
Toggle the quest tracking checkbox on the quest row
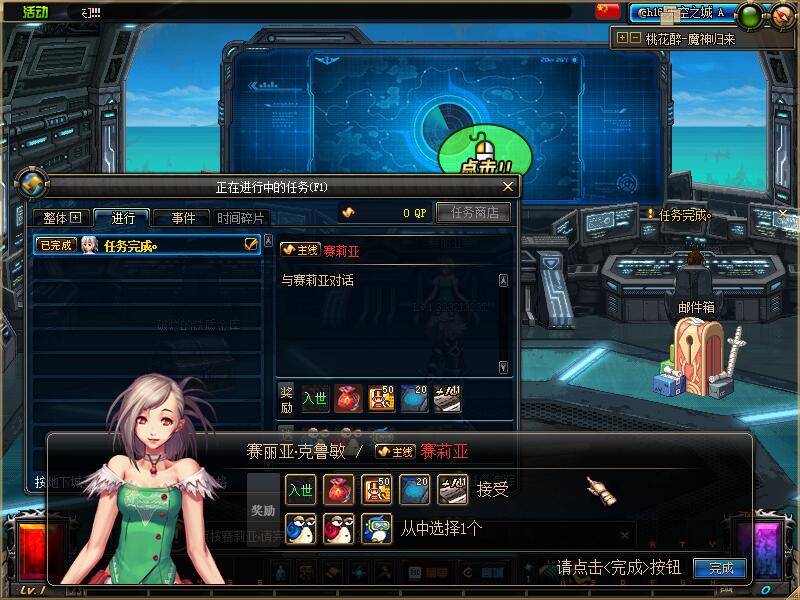coord(251,244)
